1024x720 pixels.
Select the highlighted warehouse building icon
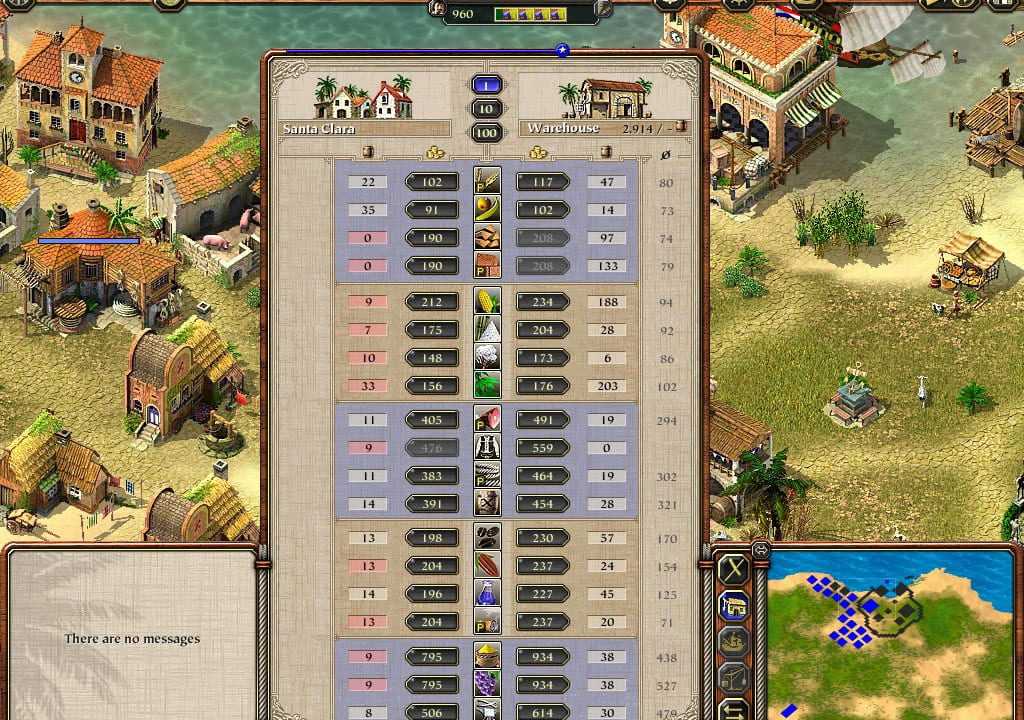[x=735, y=606]
